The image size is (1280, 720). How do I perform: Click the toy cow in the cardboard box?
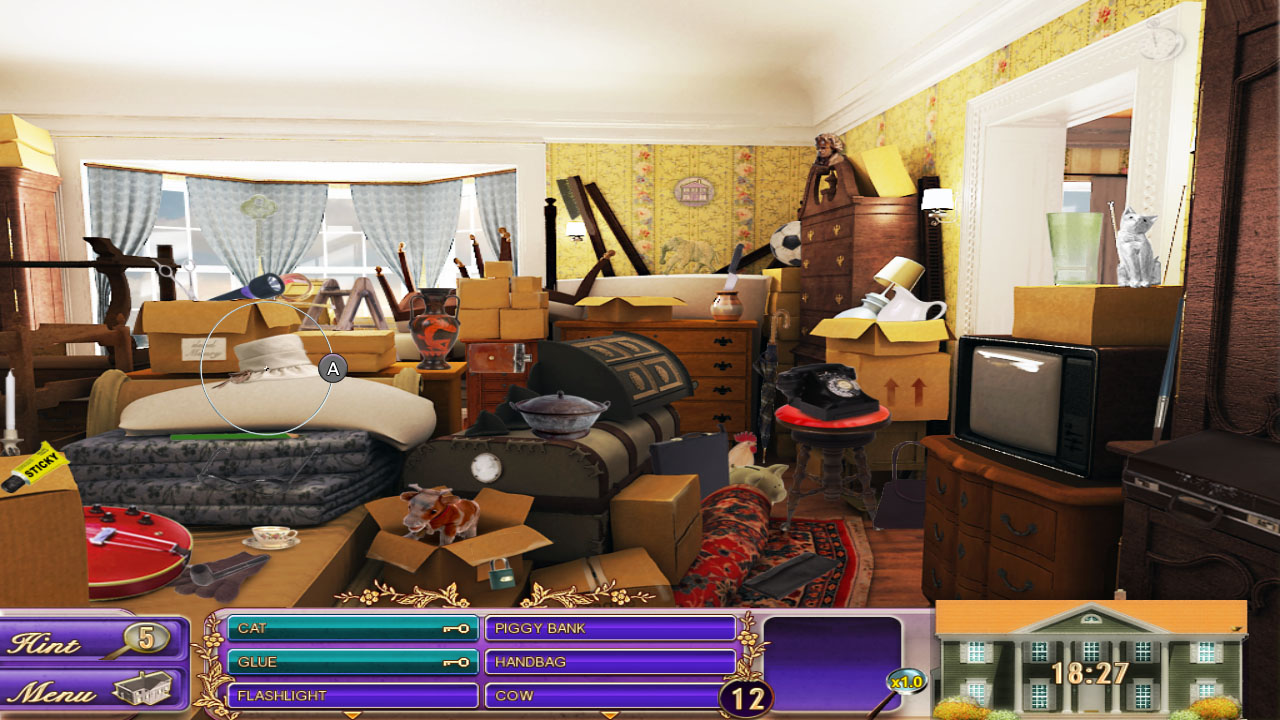pyautogui.click(x=440, y=513)
